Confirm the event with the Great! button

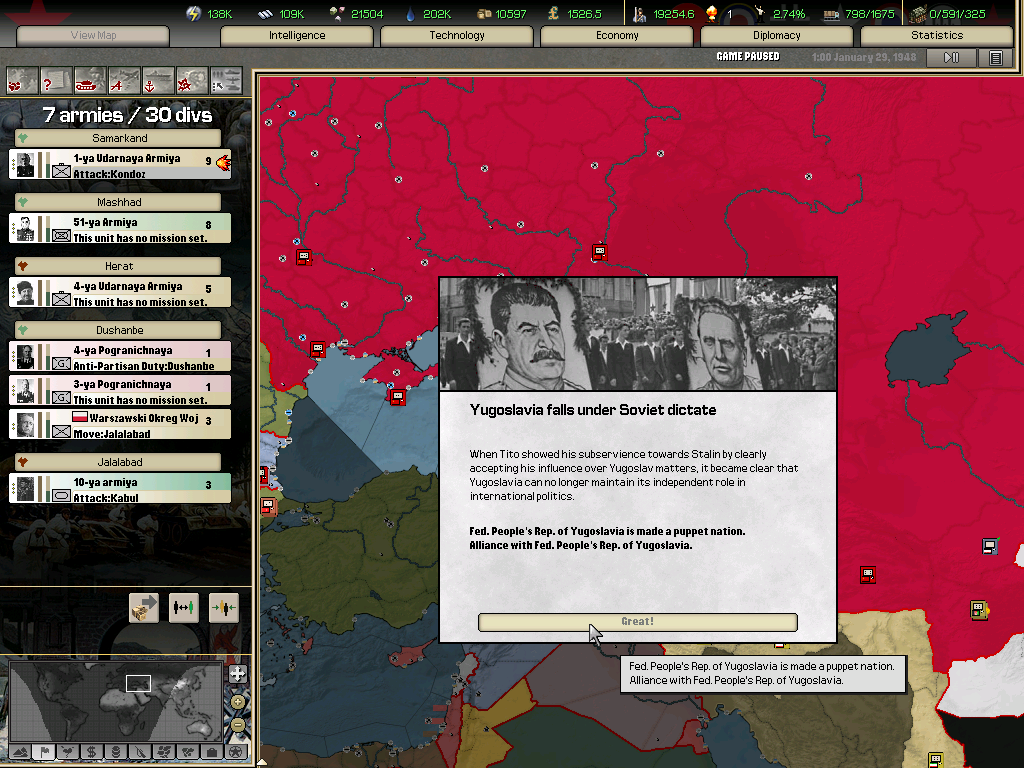pyautogui.click(x=637, y=622)
